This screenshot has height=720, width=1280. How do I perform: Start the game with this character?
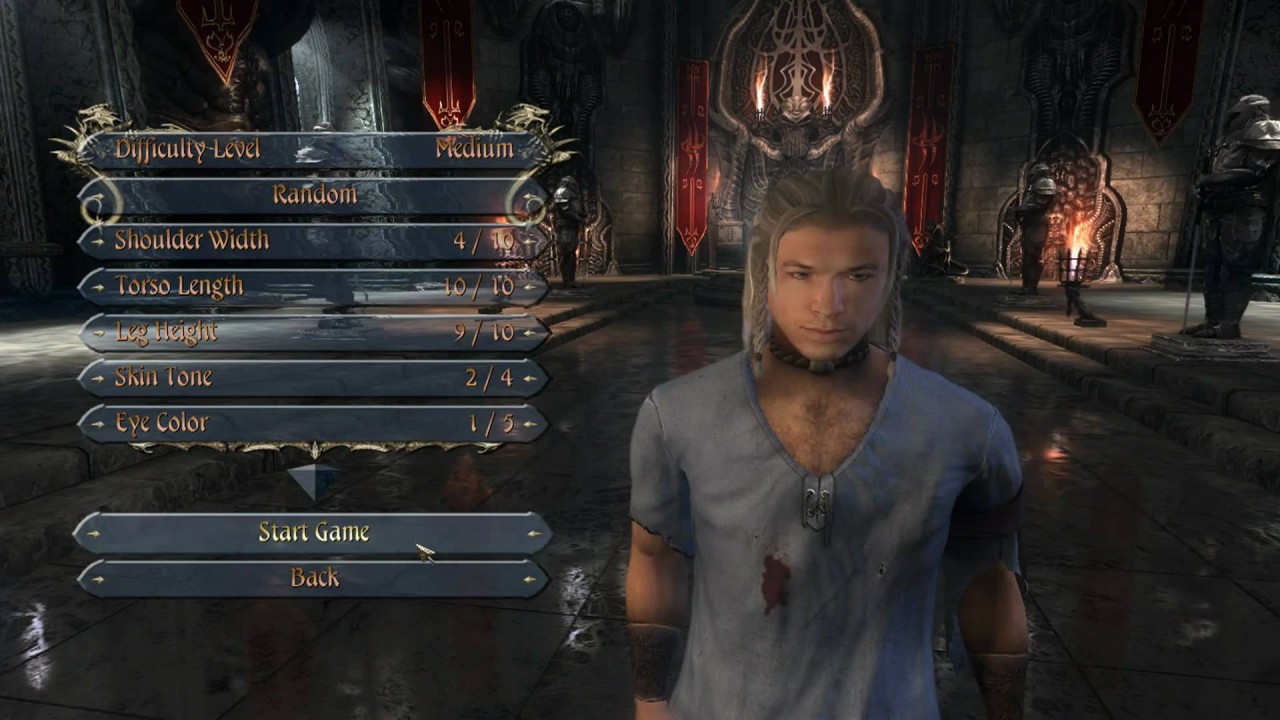(x=314, y=533)
